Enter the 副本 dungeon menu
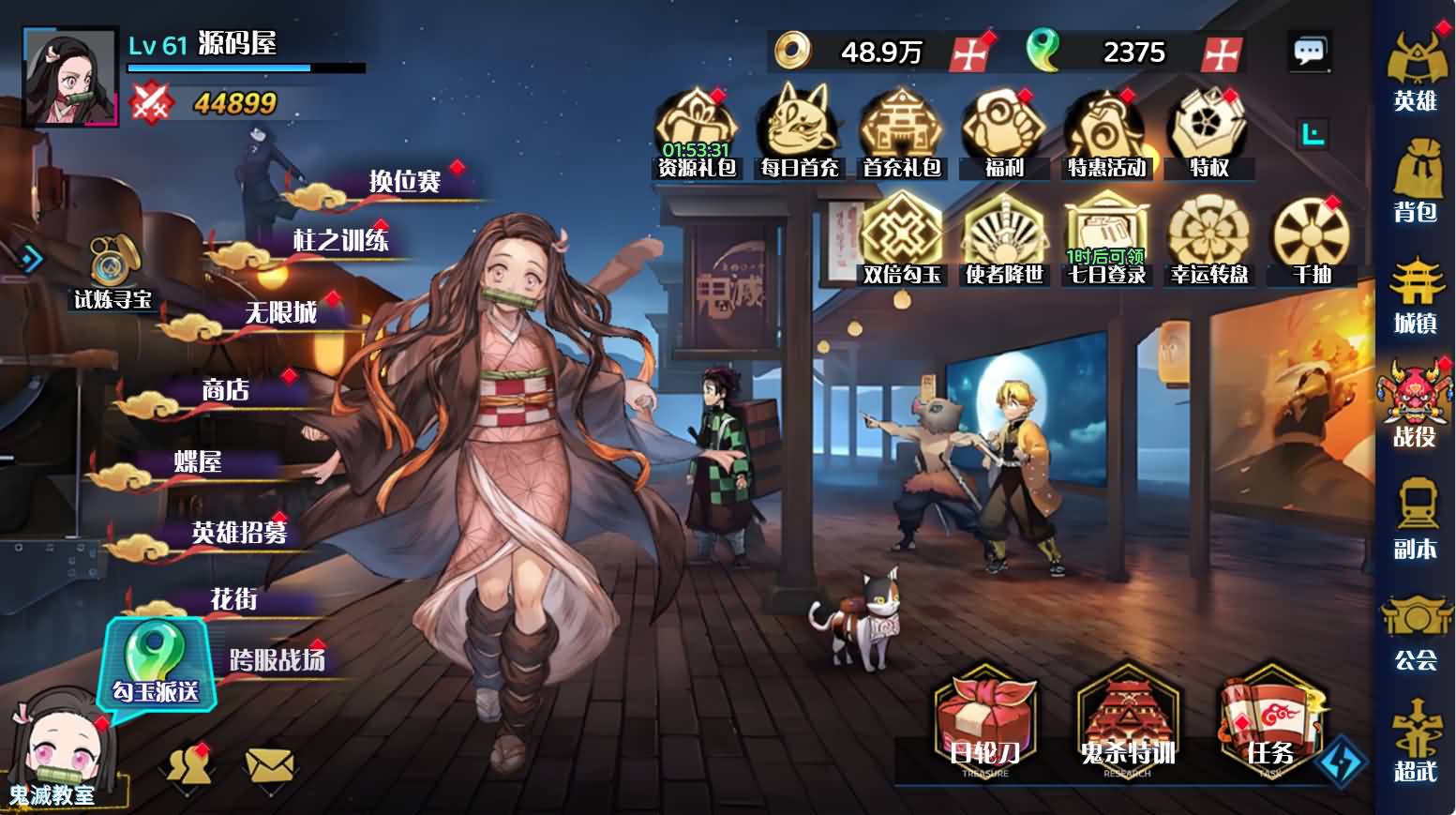Image resolution: width=1456 pixels, height=815 pixels. [x=1414, y=519]
